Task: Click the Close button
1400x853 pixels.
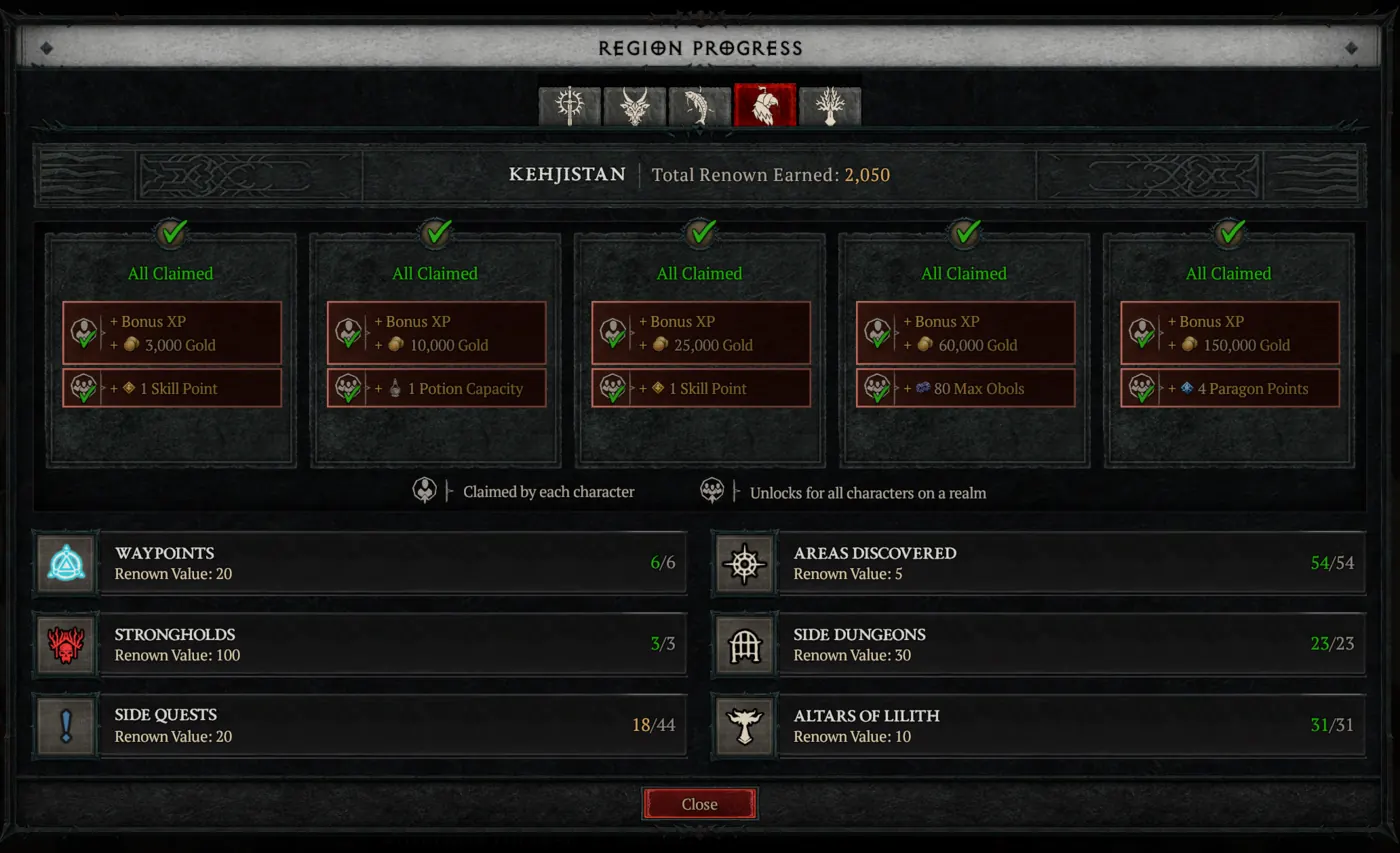Action: pyautogui.click(x=700, y=804)
